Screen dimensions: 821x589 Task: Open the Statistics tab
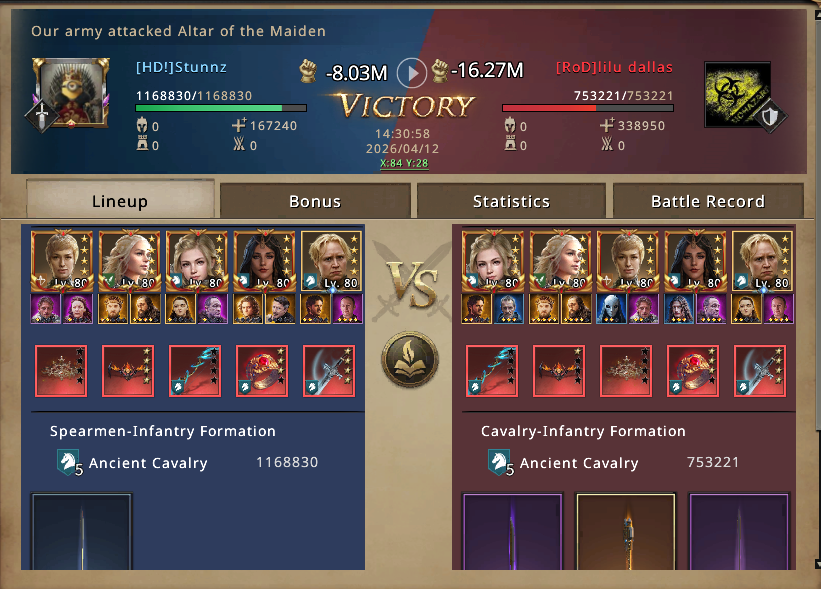(x=511, y=201)
